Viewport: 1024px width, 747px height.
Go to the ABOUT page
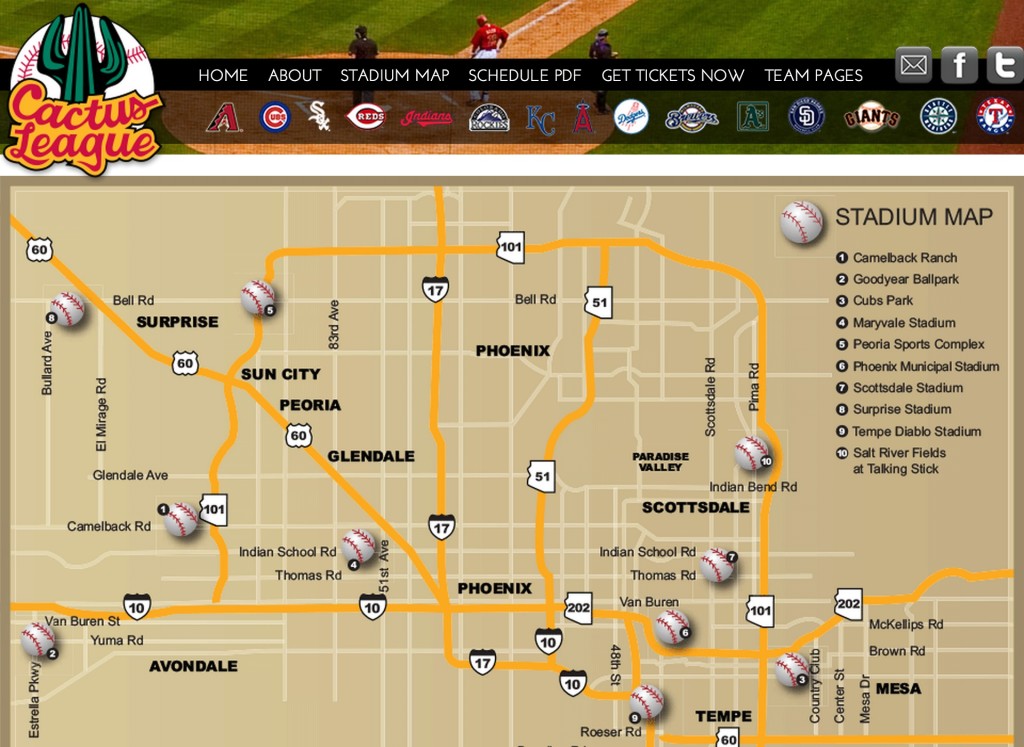coord(294,75)
